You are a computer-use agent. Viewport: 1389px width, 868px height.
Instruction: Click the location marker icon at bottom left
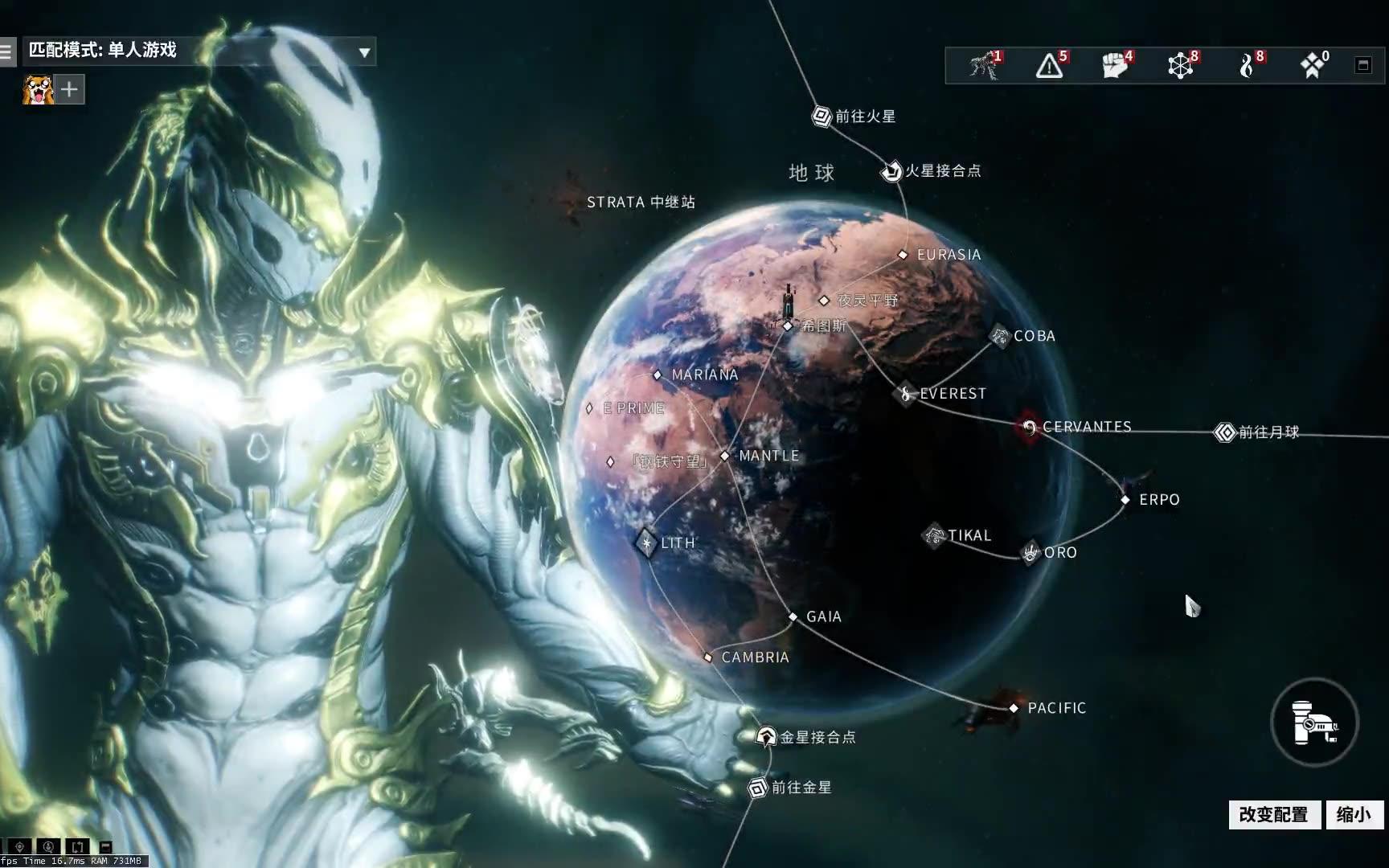(19, 846)
